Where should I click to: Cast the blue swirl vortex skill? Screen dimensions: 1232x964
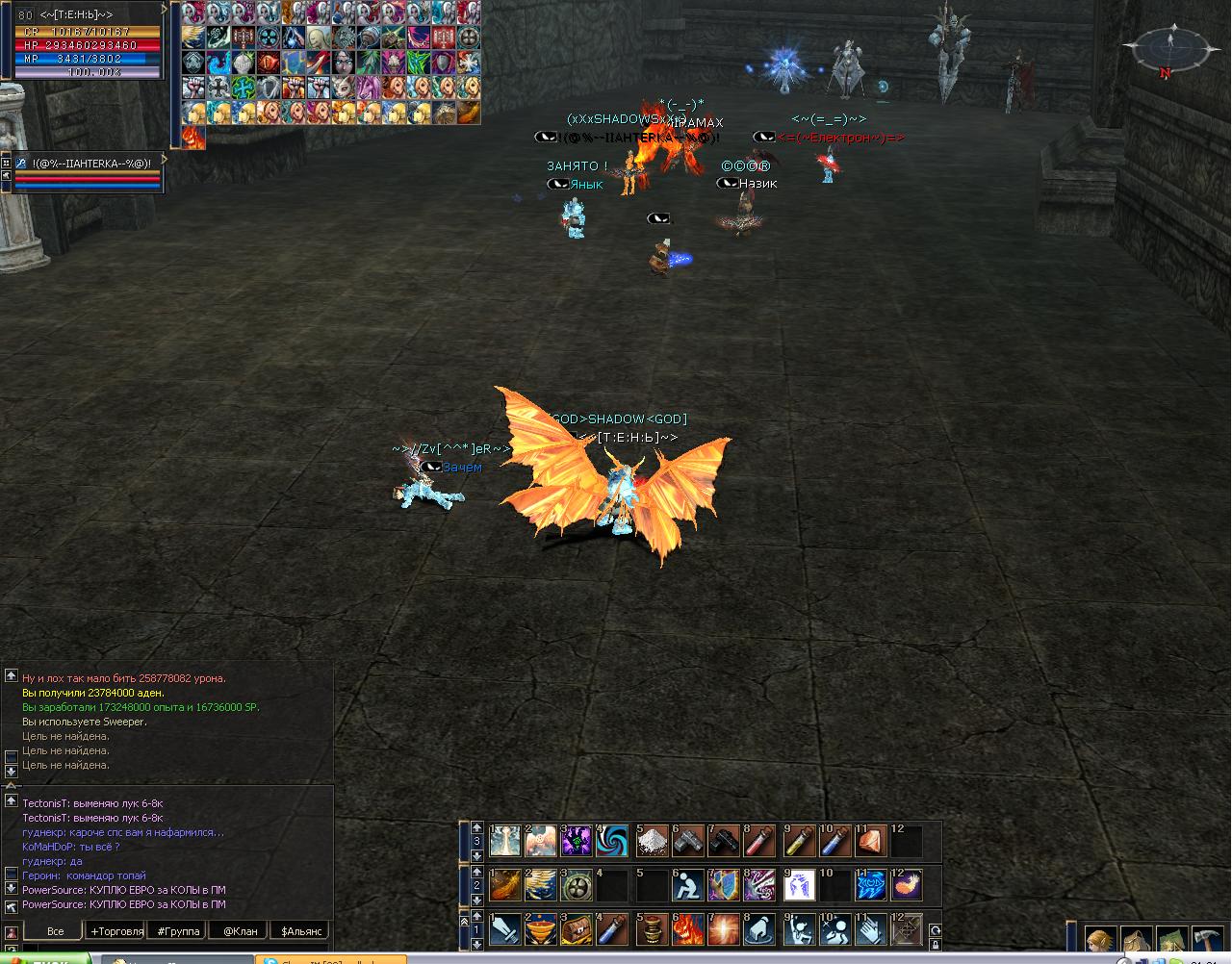coord(613,842)
